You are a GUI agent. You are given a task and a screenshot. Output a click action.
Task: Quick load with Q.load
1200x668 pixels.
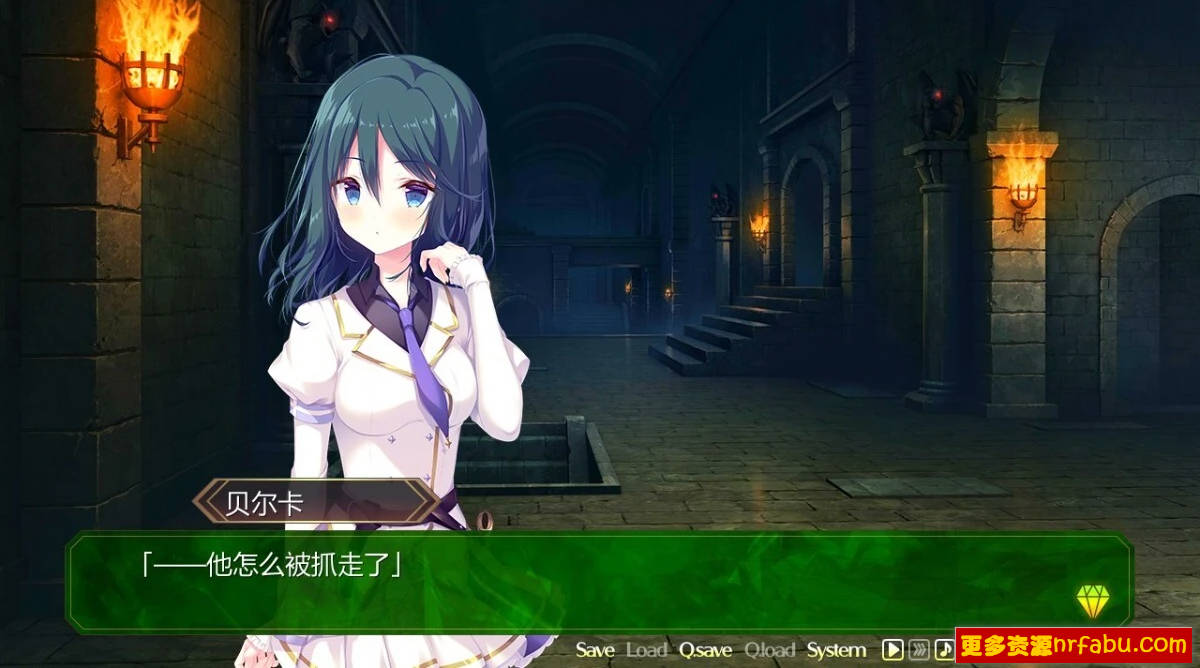769,650
